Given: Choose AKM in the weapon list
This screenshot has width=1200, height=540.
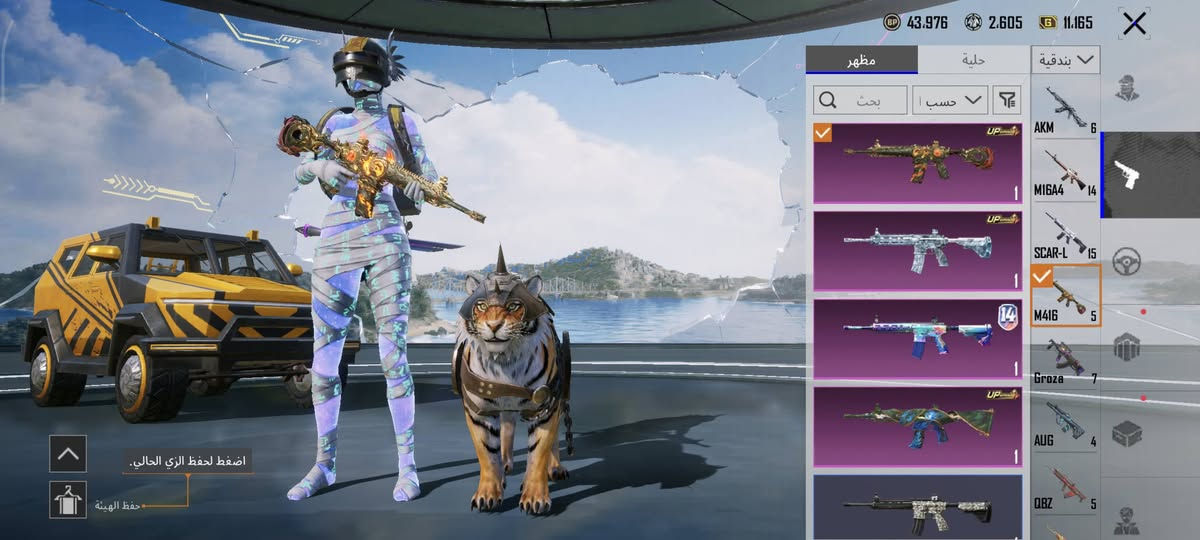Looking at the screenshot, I should (x=1065, y=110).
